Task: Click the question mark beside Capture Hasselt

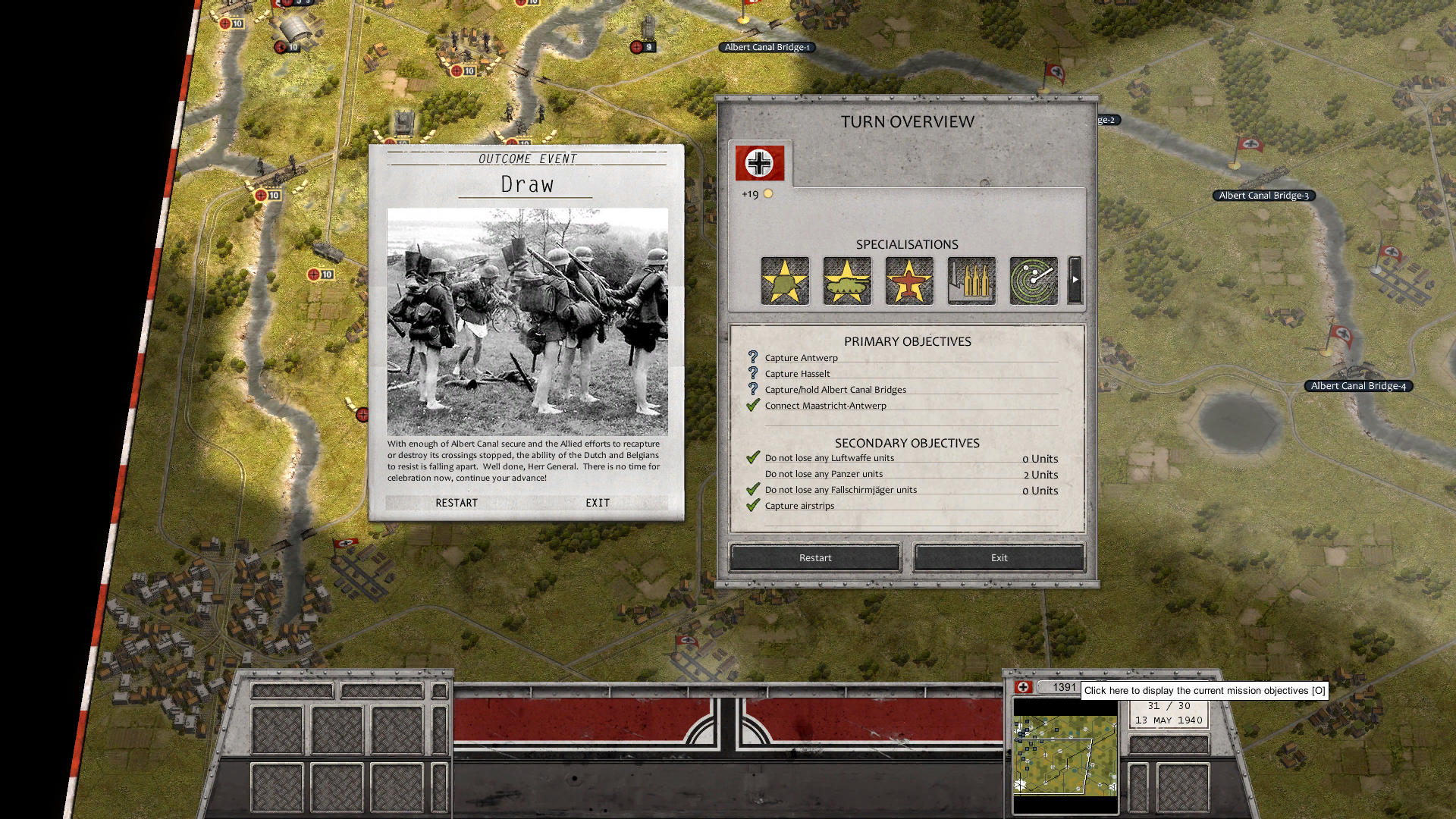Action: point(752,373)
